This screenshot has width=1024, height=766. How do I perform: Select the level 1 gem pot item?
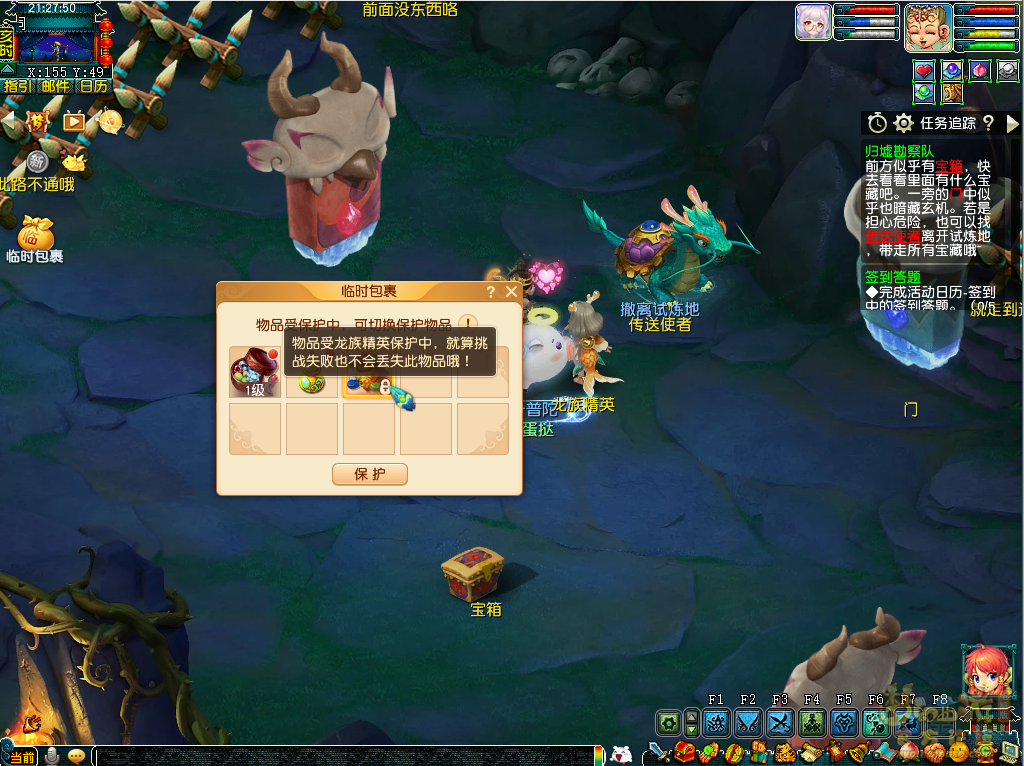pos(255,371)
